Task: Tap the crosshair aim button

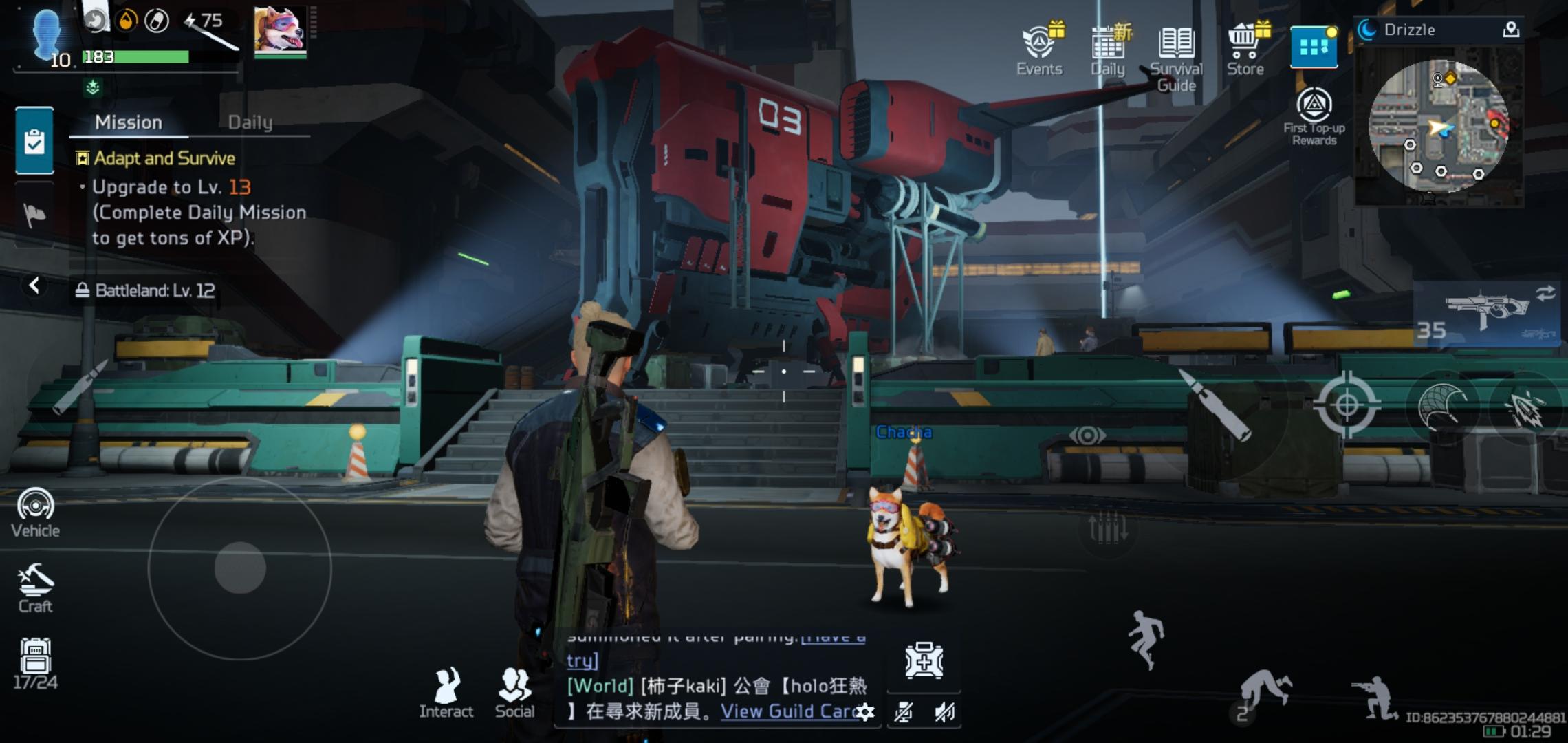Action: pyautogui.click(x=1347, y=405)
